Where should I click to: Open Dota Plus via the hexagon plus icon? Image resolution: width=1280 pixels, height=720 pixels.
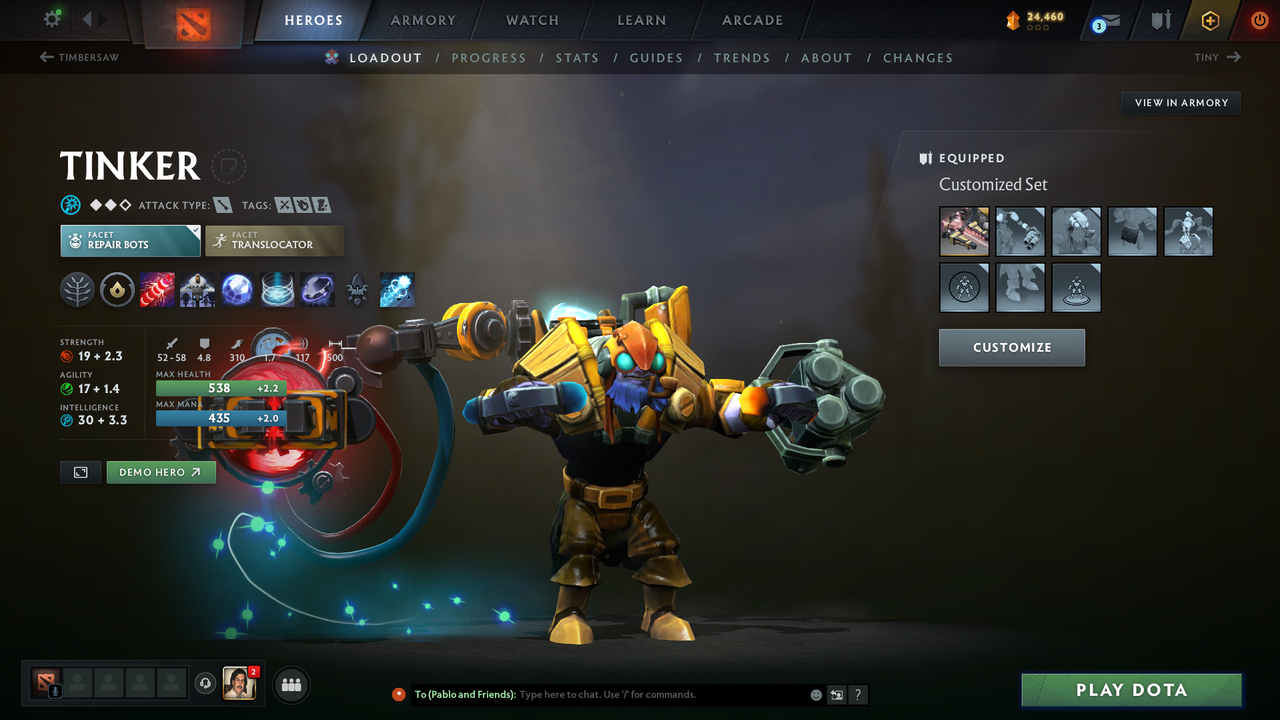point(1210,19)
